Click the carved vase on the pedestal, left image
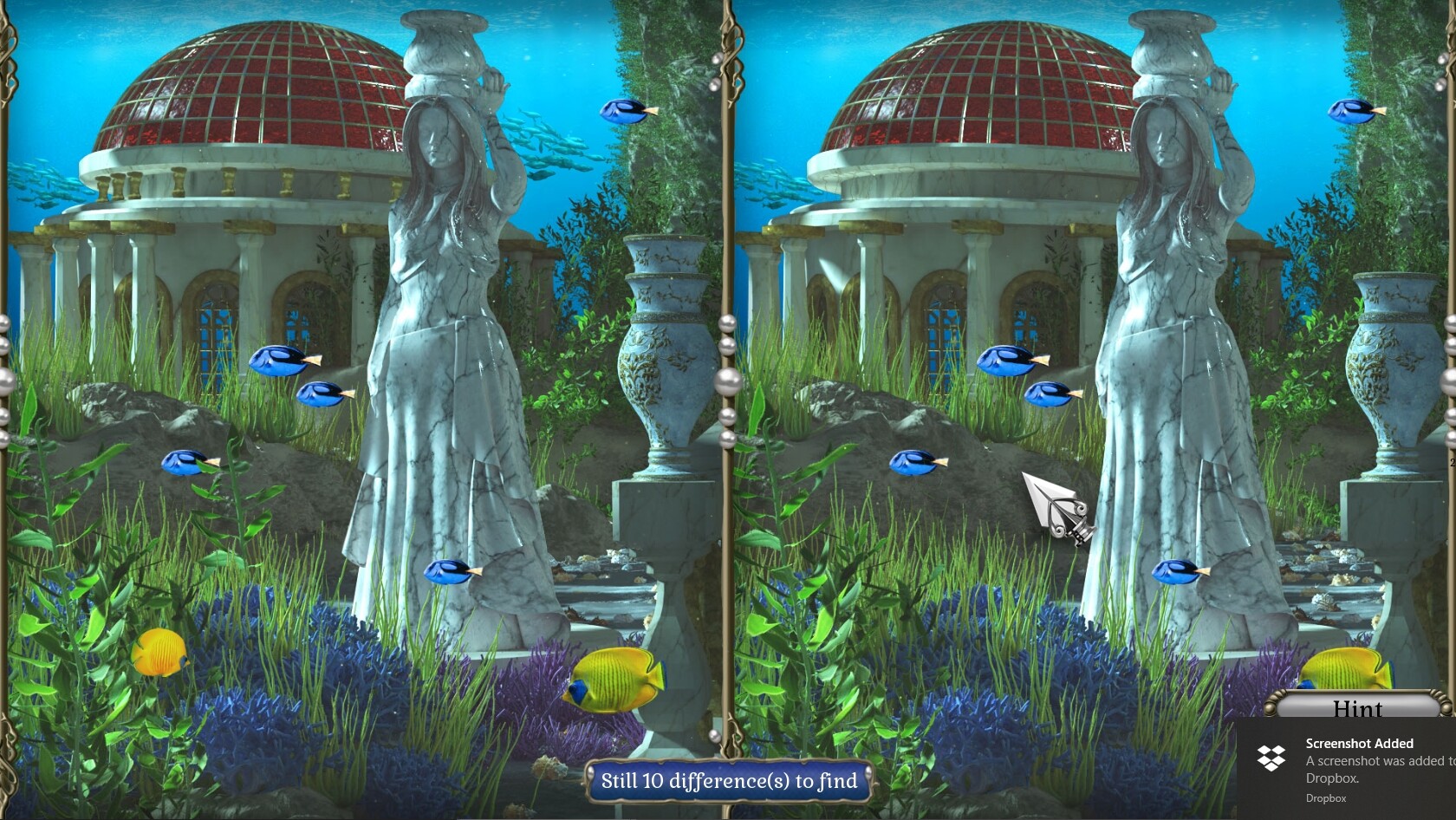This screenshot has height=820, width=1456. [659, 364]
